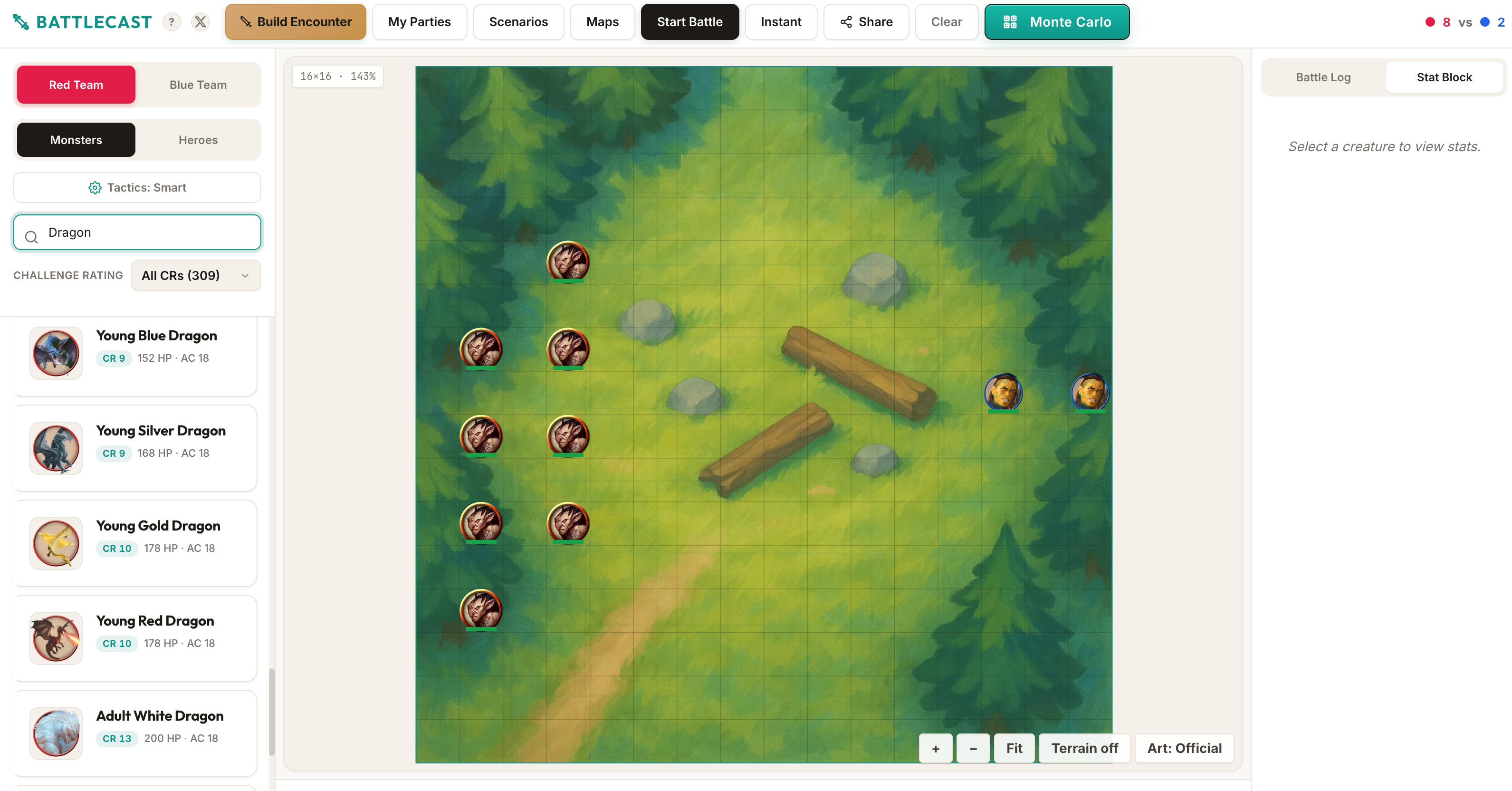Open the Build Encounter pencil tool
Screen dimensions: 1512x791
(247, 22)
